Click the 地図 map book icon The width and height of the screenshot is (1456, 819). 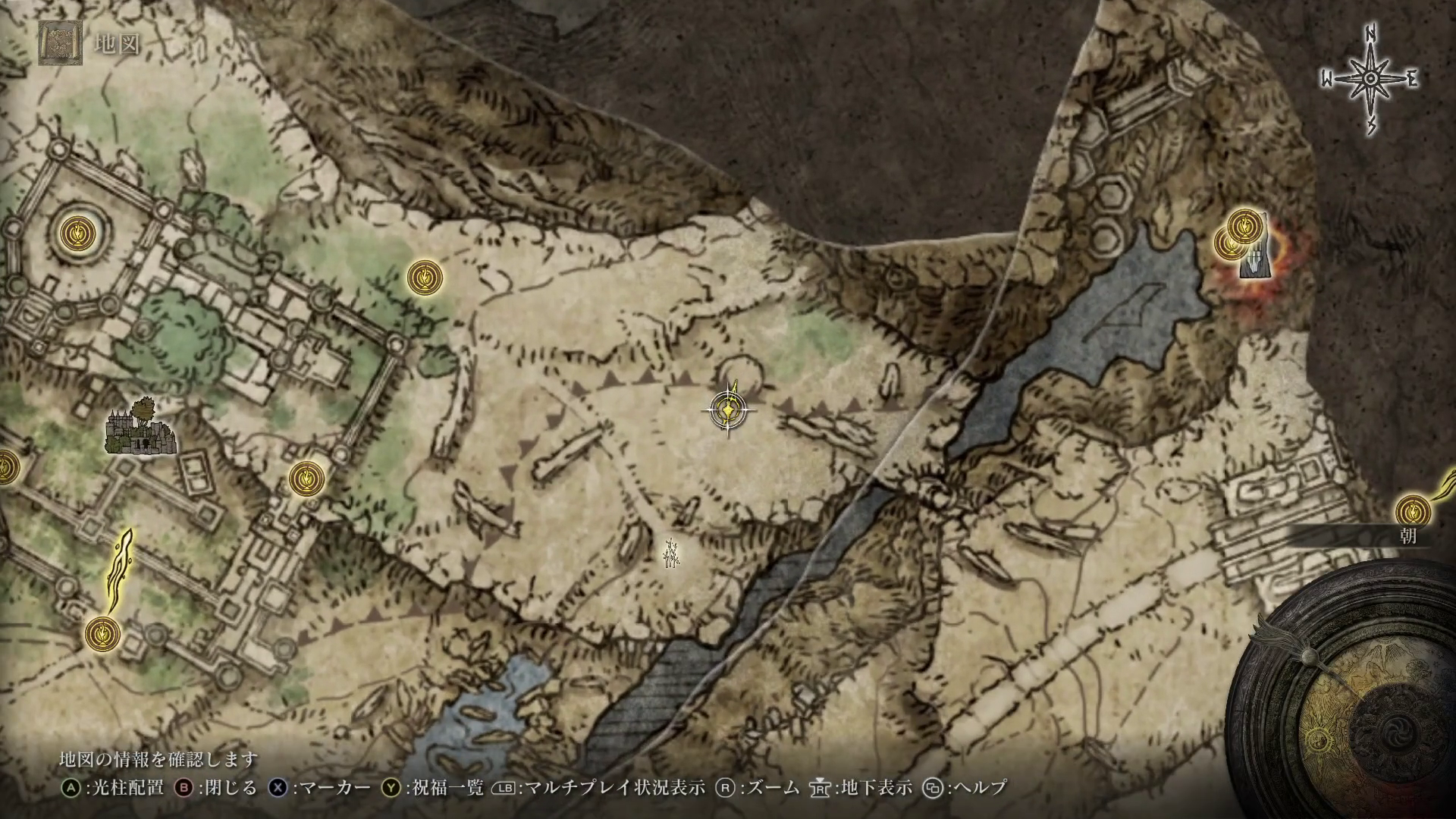[x=57, y=42]
